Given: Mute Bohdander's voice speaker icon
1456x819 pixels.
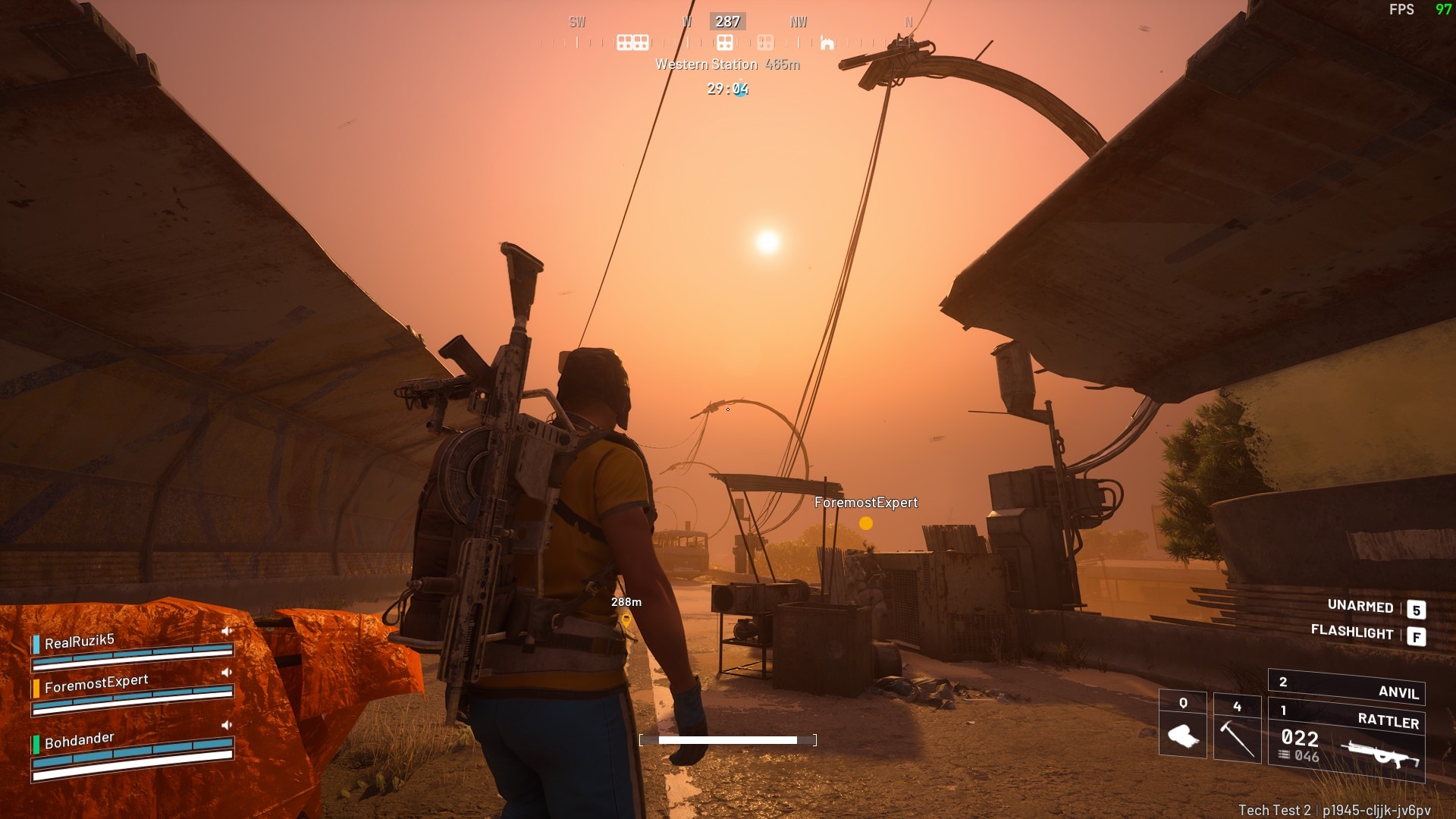Looking at the screenshot, I should (x=226, y=725).
